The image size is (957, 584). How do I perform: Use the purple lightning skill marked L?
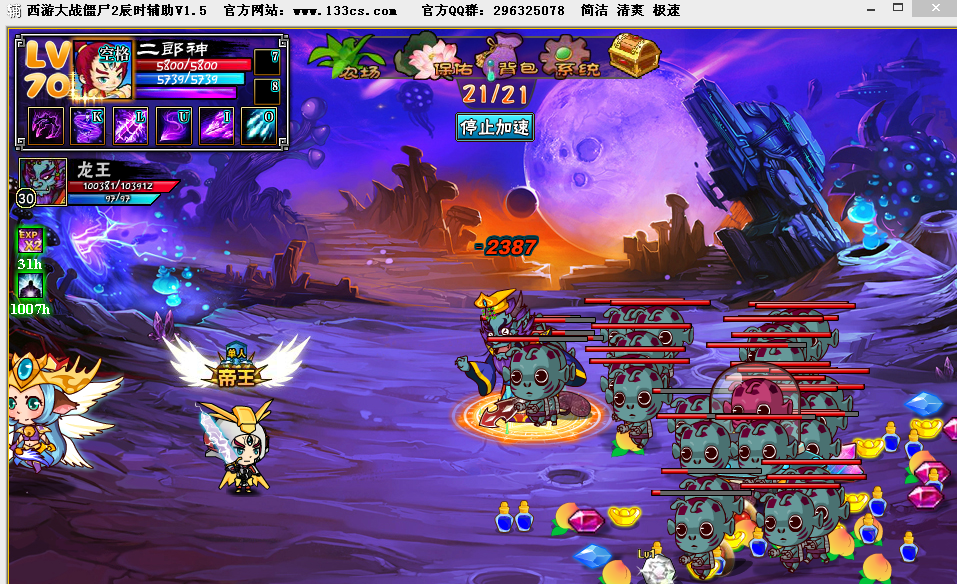[x=130, y=126]
